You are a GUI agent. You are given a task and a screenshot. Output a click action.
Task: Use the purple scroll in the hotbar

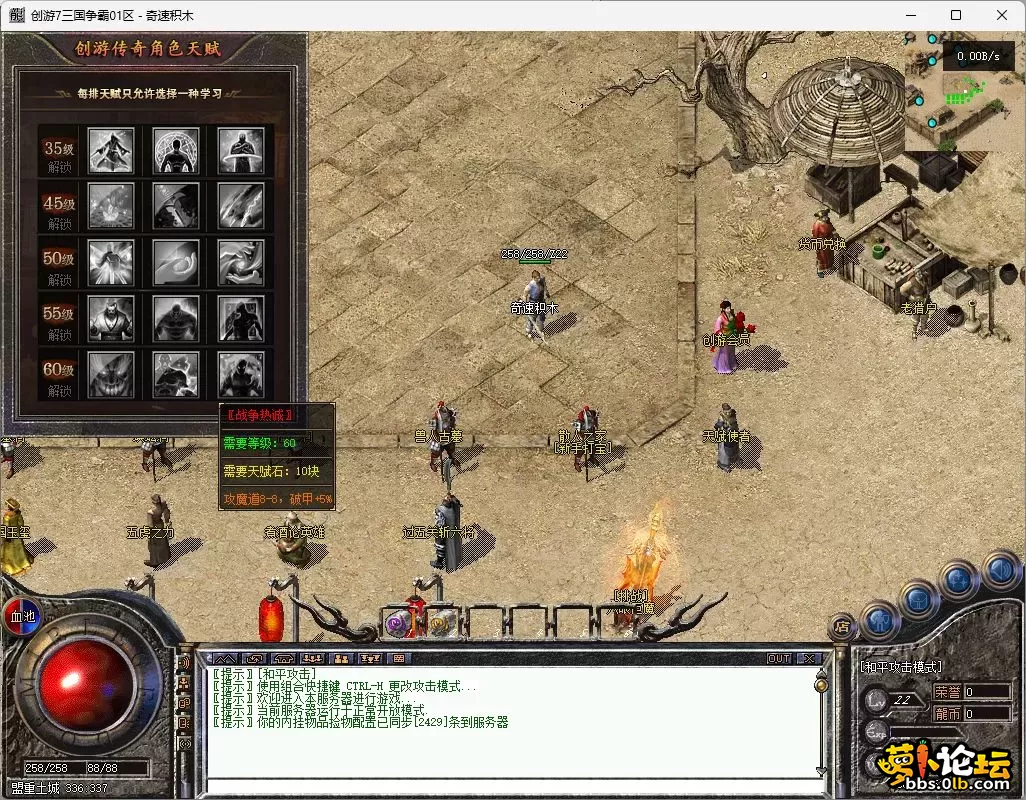point(397,624)
